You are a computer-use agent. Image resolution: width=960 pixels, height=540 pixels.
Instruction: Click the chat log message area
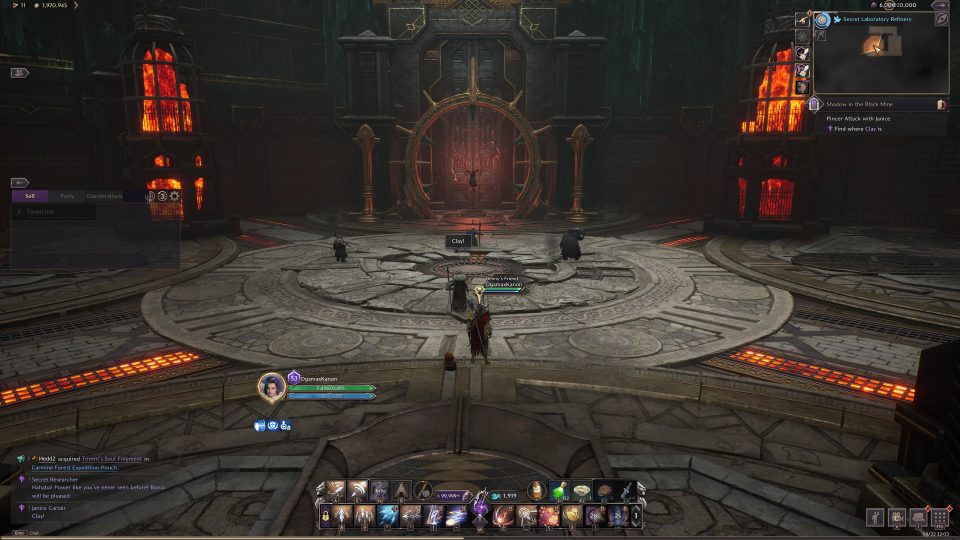point(90,483)
